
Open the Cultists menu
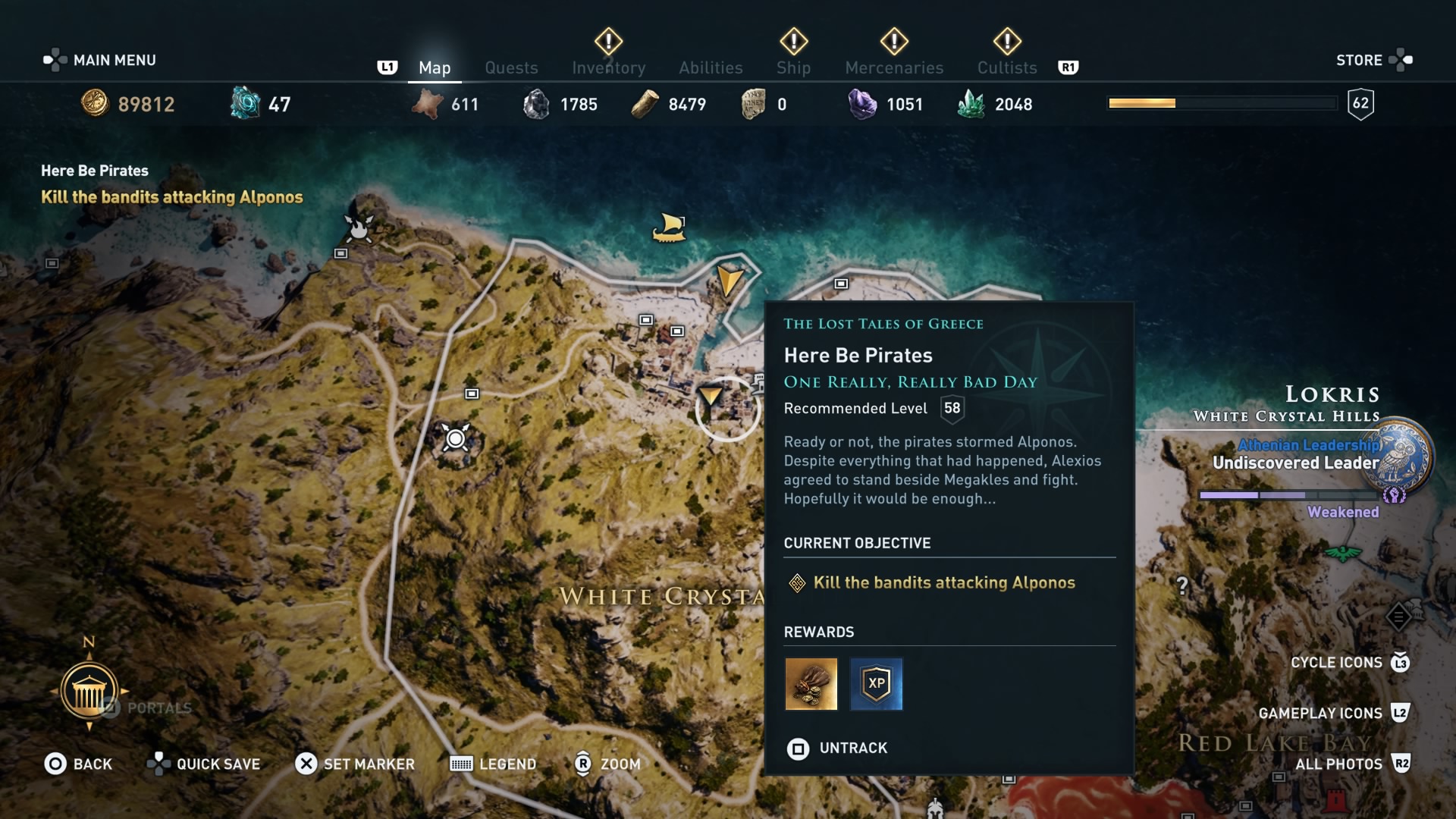[x=1006, y=67]
